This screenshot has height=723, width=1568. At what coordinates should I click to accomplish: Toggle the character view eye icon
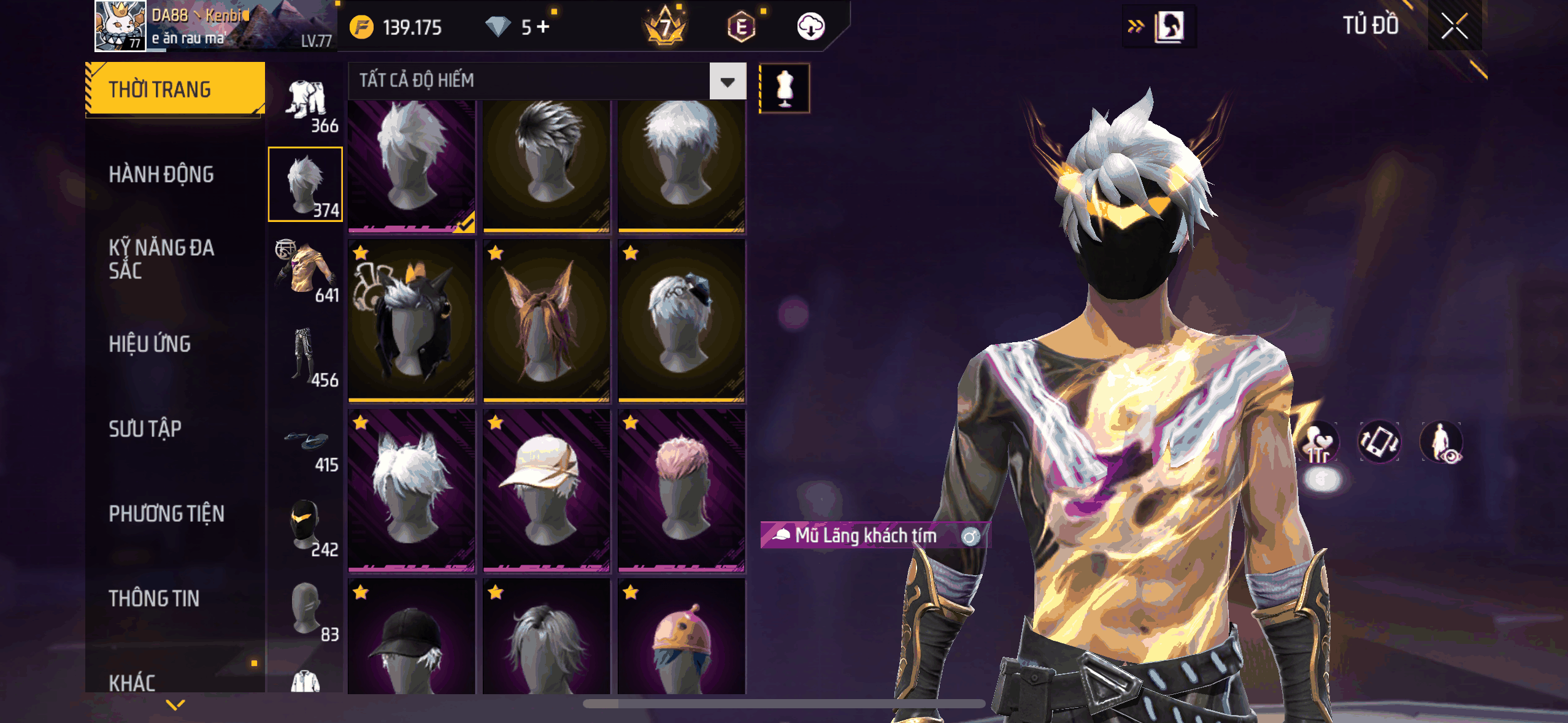1441,443
